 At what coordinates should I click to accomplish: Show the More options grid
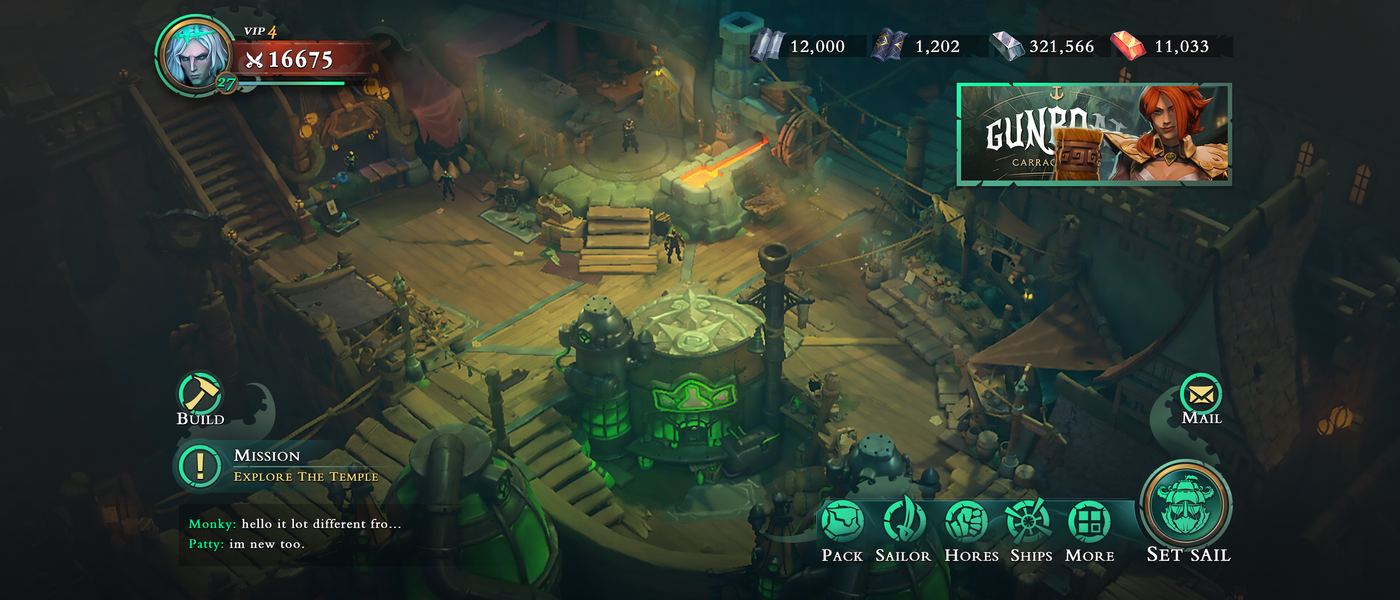pos(1089,522)
